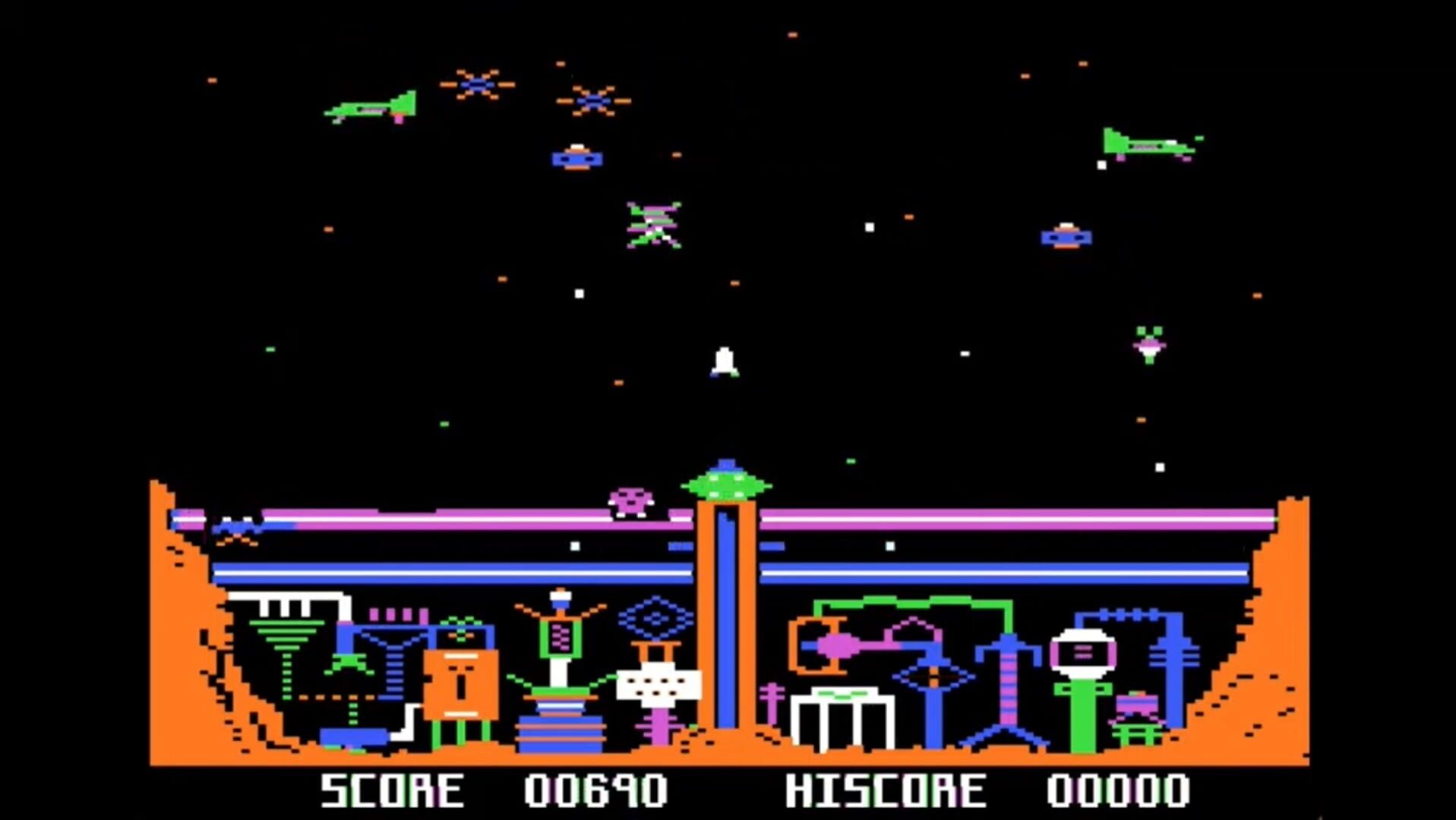Click the magenta-green enemy near screen middle
The width and height of the screenshot is (1456, 820).
653,224
